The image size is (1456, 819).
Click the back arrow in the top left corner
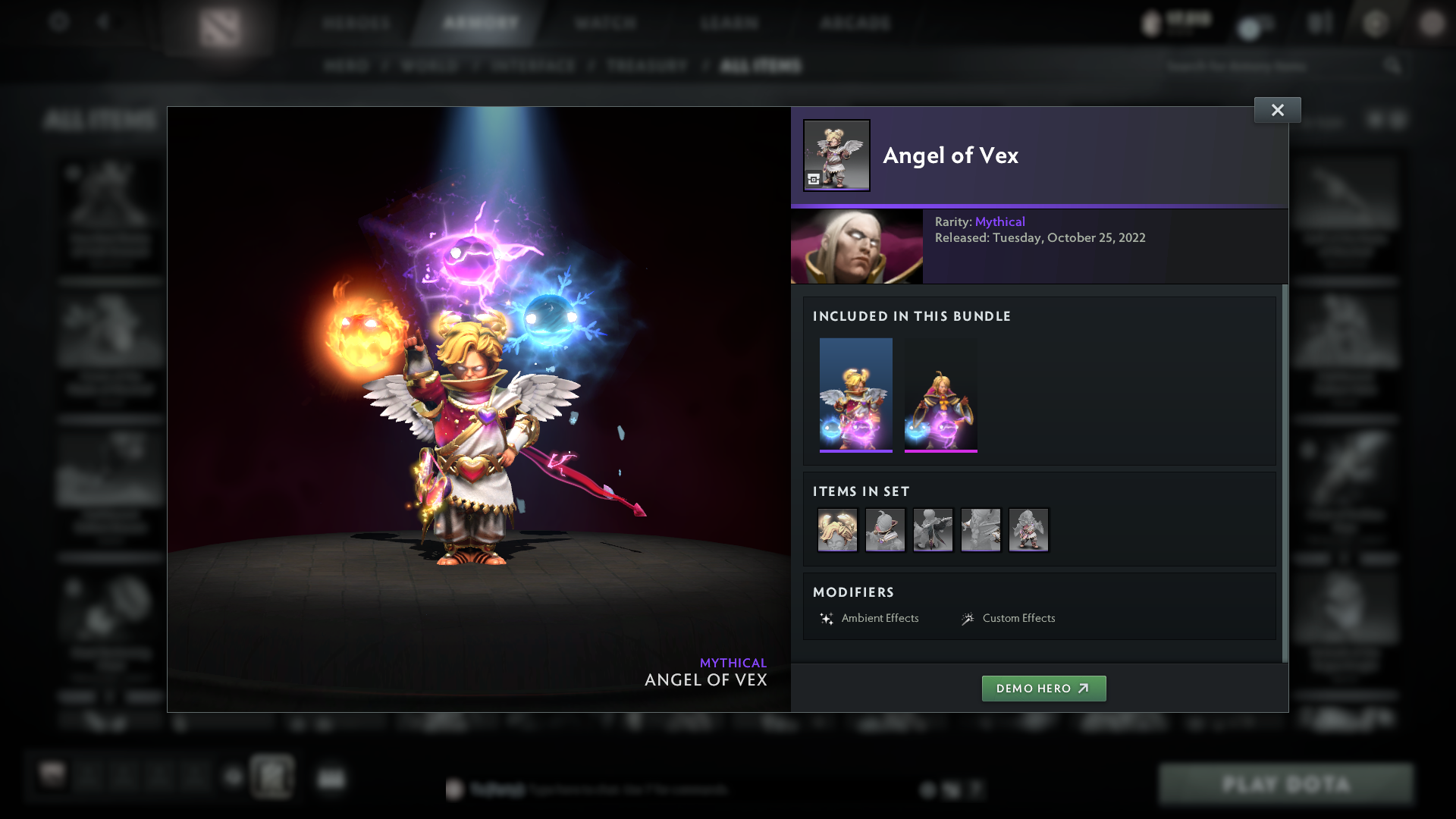point(104,23)
